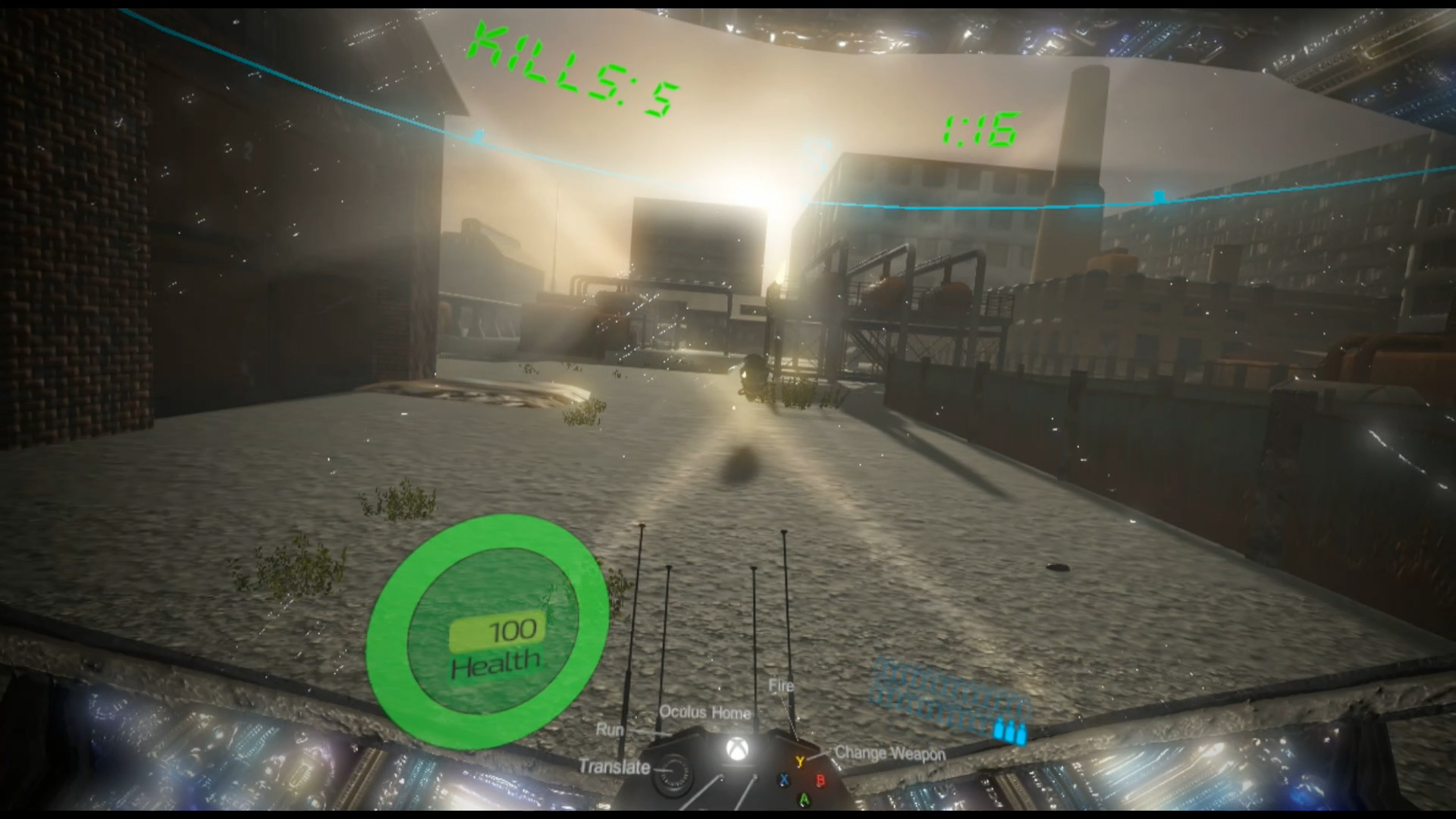Expand the 1:16 match timer display
The width and height of the screenshot is (1456, 819).
tap(980, 127)
